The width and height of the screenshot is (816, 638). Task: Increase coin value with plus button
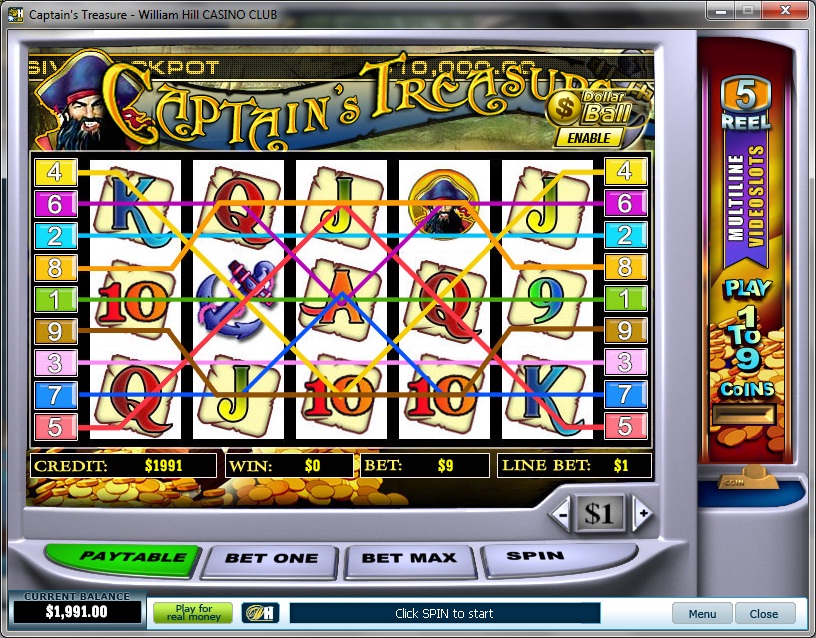pyautogui.click(x=642, y=514)
